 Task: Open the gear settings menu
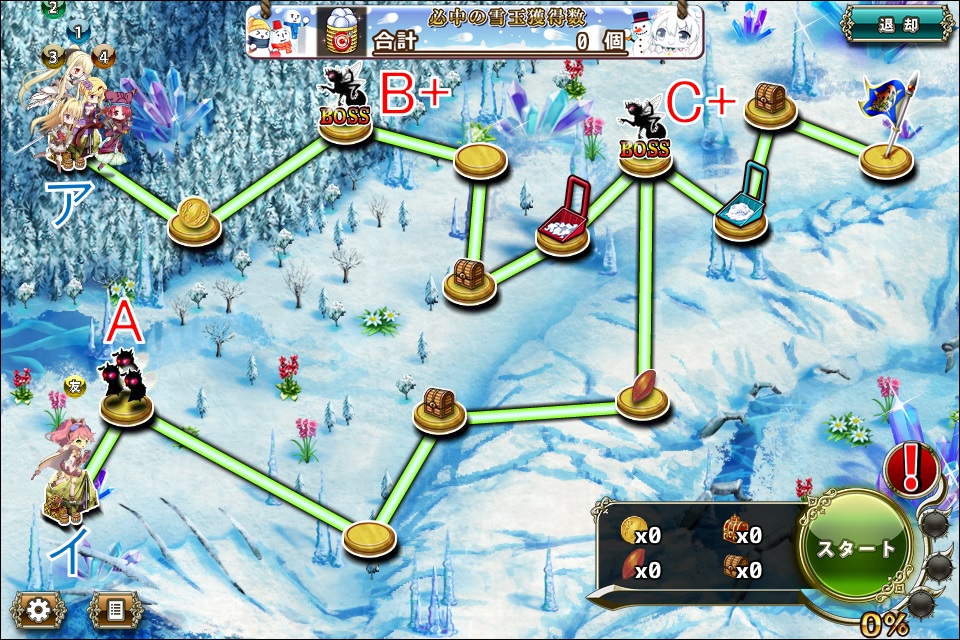point(38,609)
